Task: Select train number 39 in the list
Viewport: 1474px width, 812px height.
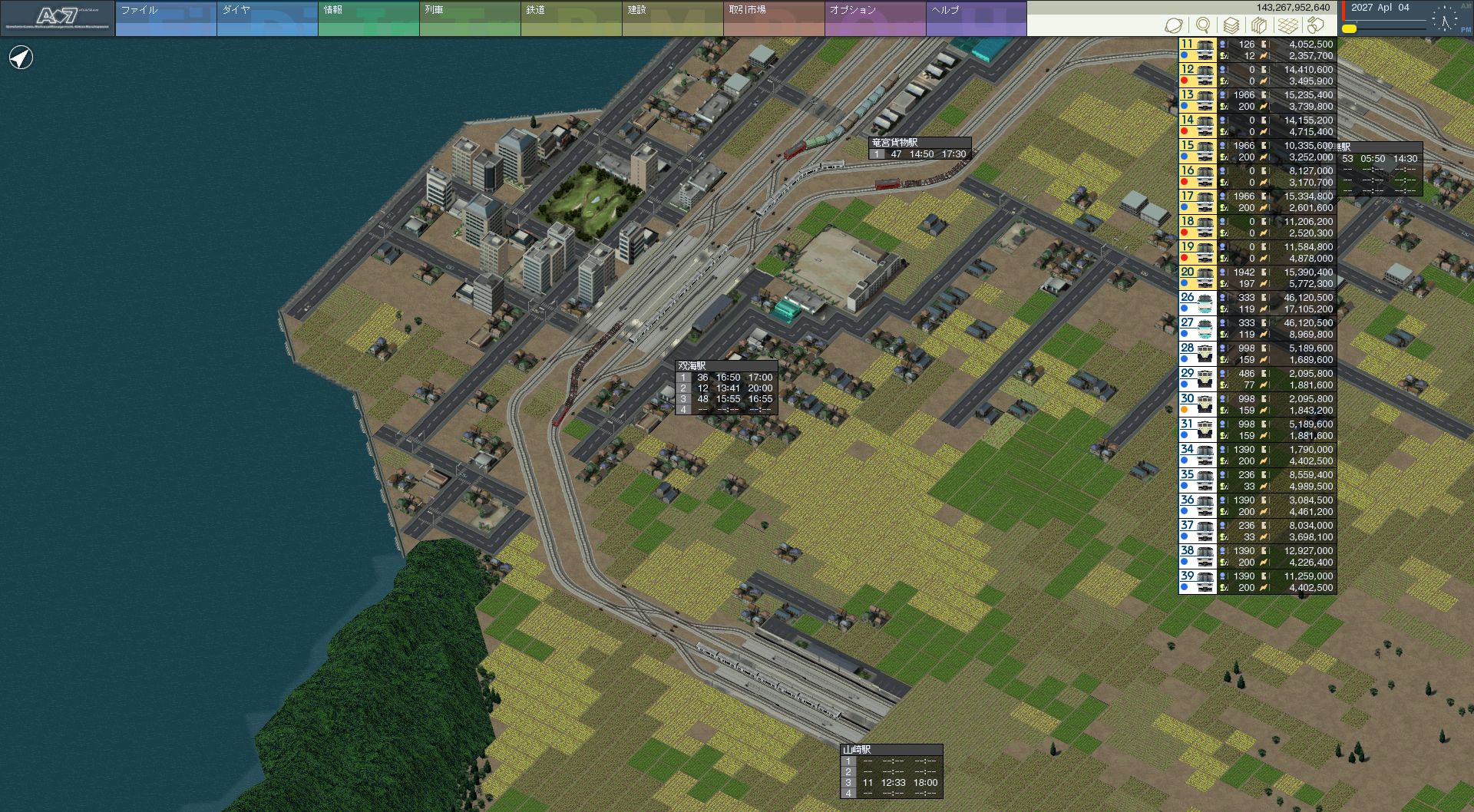Action: click(x=1198, y=582)
